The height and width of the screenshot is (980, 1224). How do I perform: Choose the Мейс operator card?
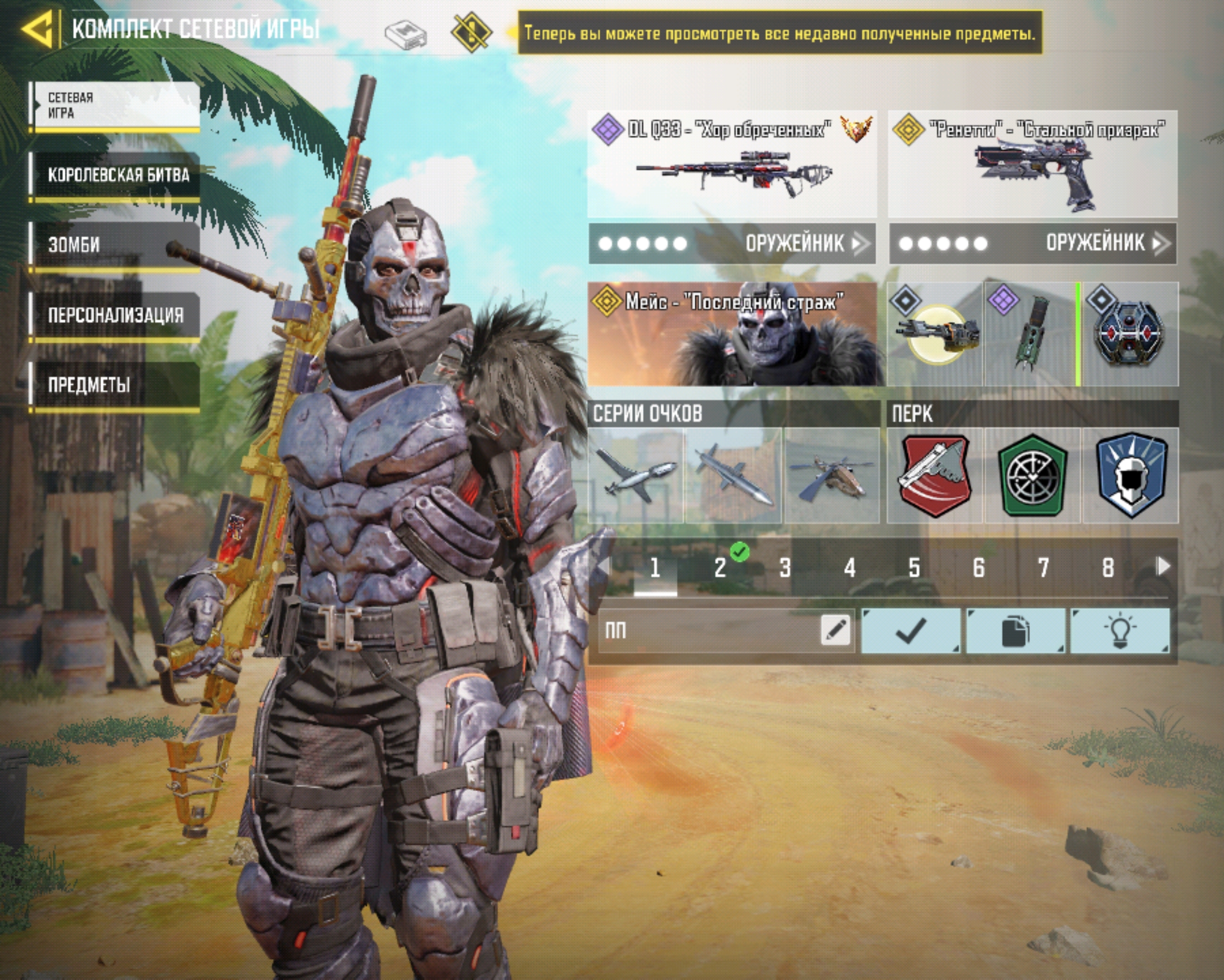pyautogui.click(x=735, y=334)
